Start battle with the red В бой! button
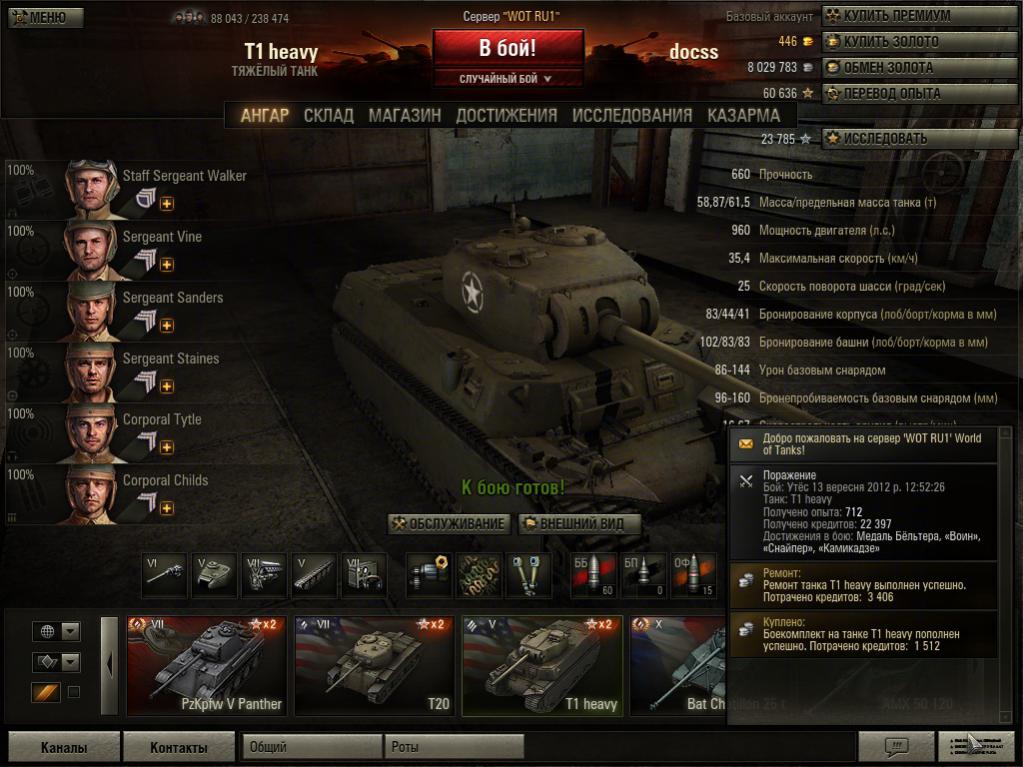The height and width of the screenshot is (767, 1023). pyautogui.click(x=508, y=48)
